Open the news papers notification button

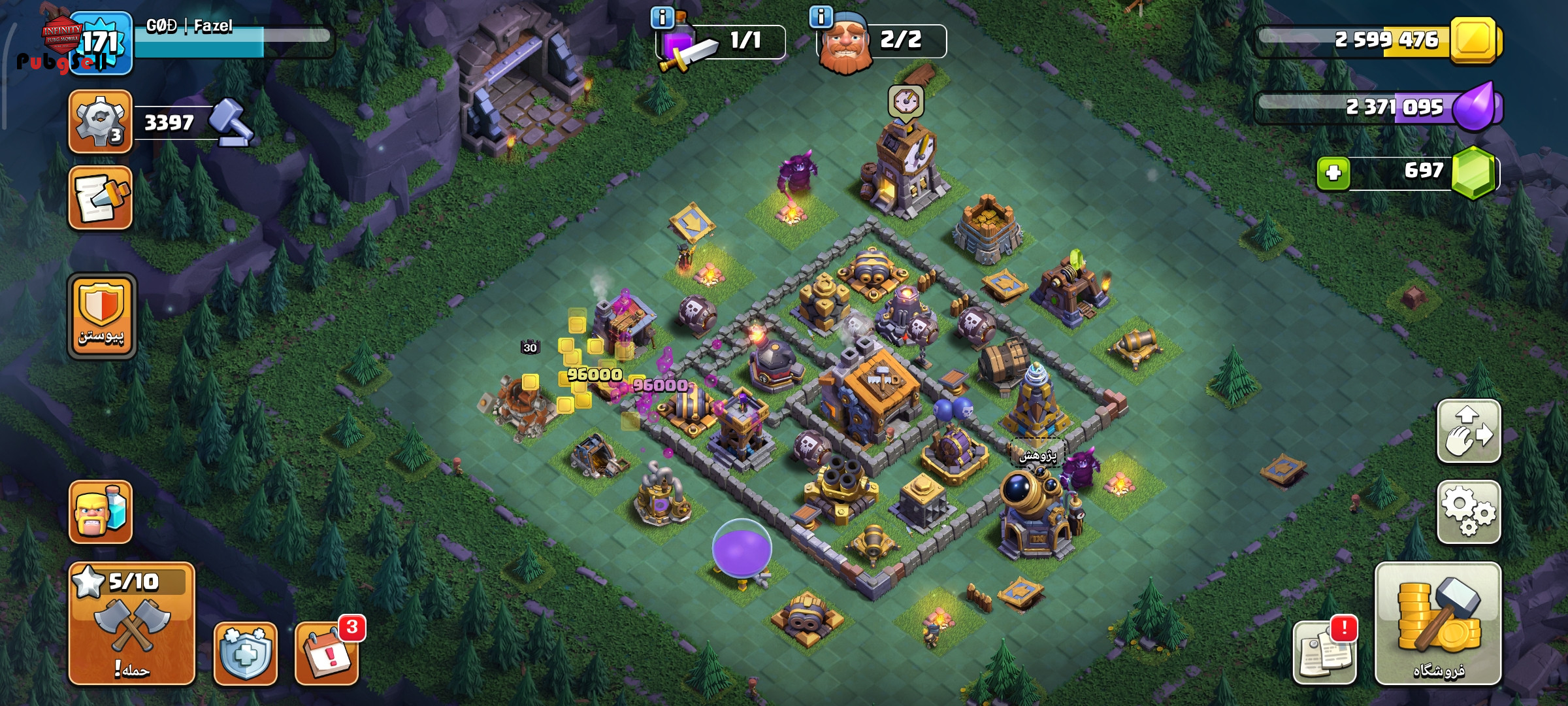pos(1324,652)
